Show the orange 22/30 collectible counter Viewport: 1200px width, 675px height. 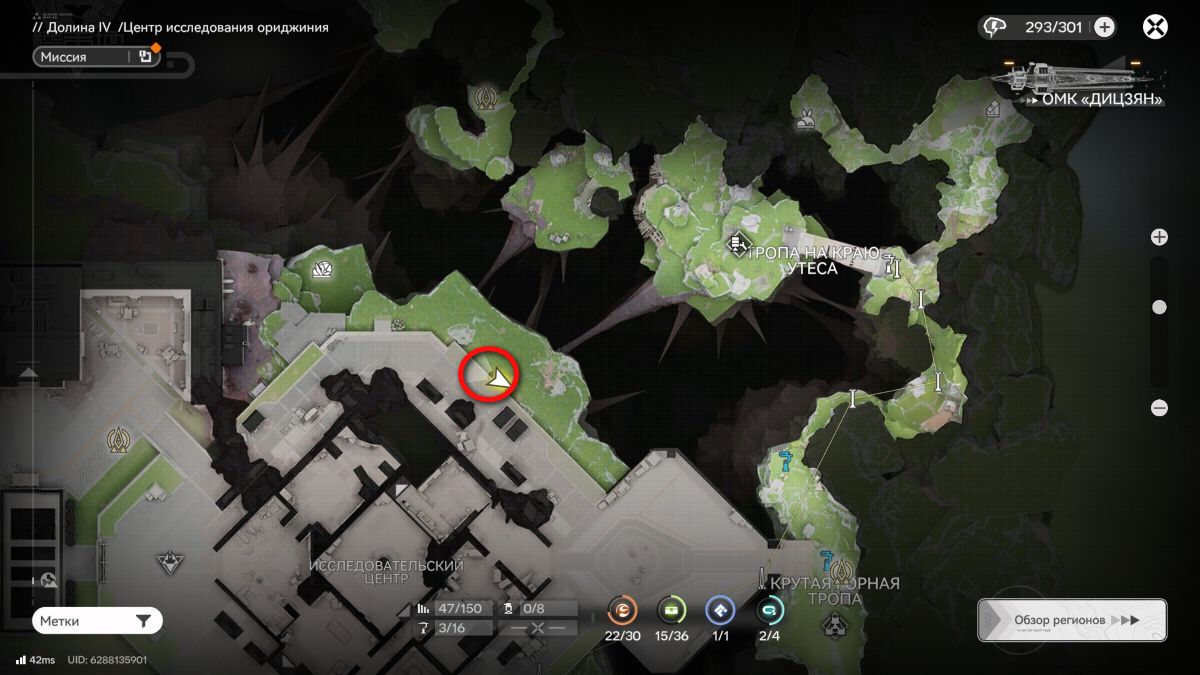pos(621,609)
